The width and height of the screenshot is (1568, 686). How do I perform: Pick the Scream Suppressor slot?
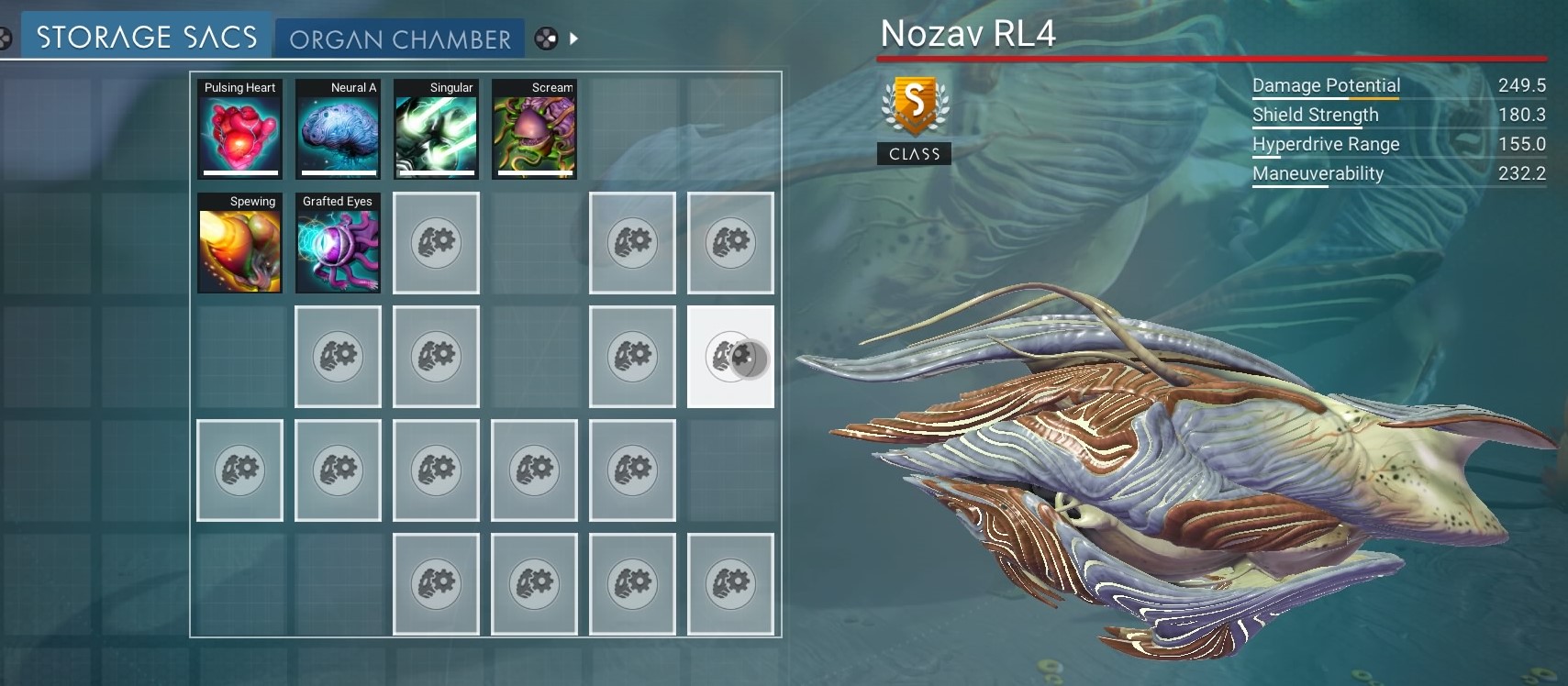pyautogui.click(x=534, y=129)
